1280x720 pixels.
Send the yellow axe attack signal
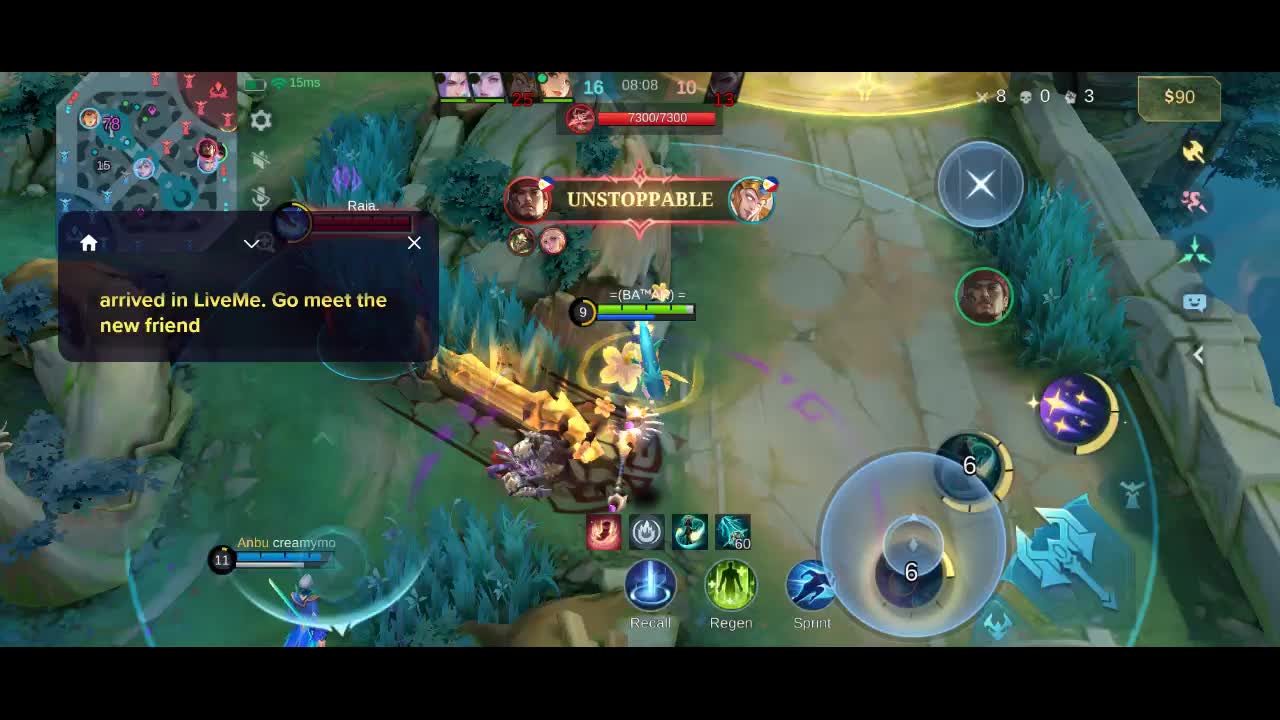[x=1193, y=151]
